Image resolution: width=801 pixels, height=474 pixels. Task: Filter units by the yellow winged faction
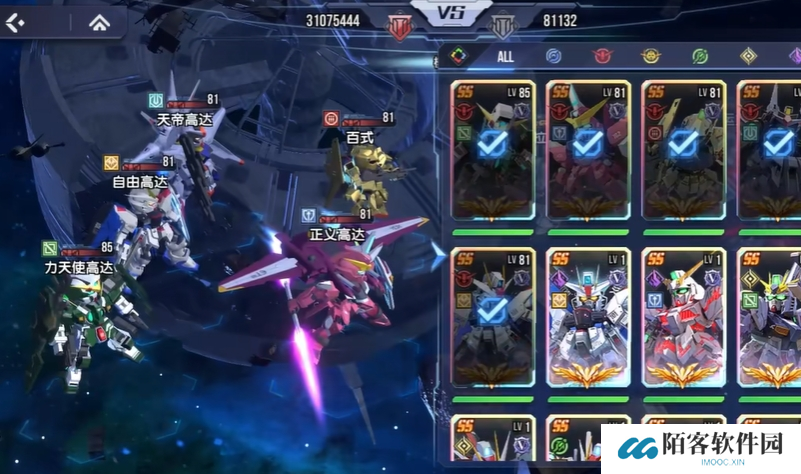pyautogui.click(x=650, y=57)
